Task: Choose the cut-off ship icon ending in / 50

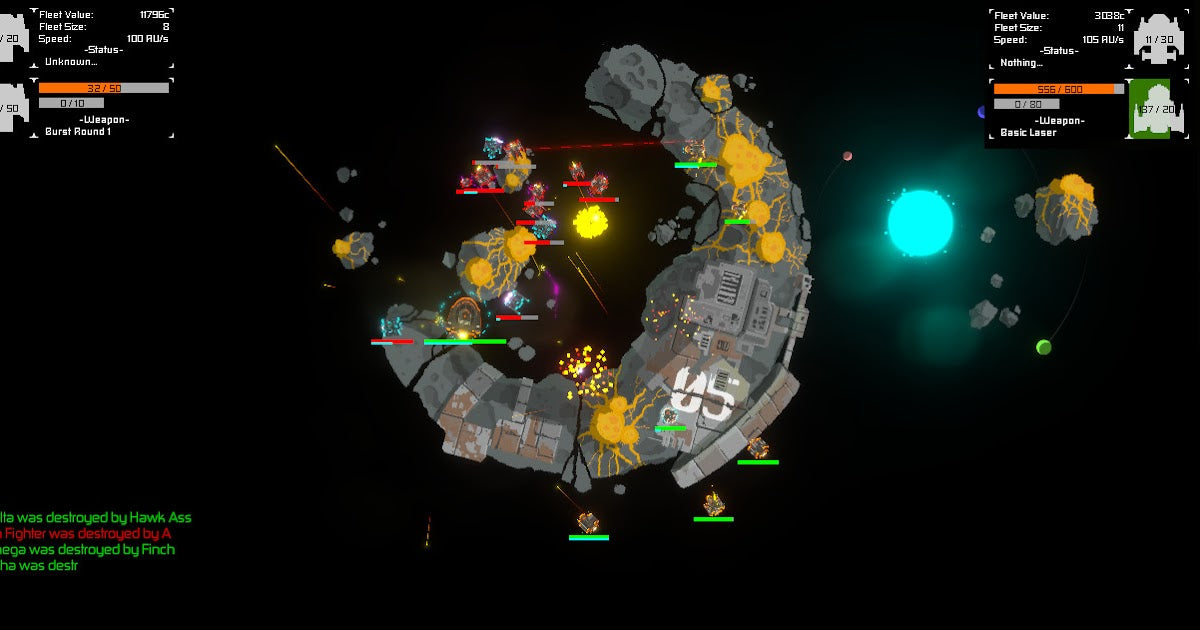Action: point(12,108)
